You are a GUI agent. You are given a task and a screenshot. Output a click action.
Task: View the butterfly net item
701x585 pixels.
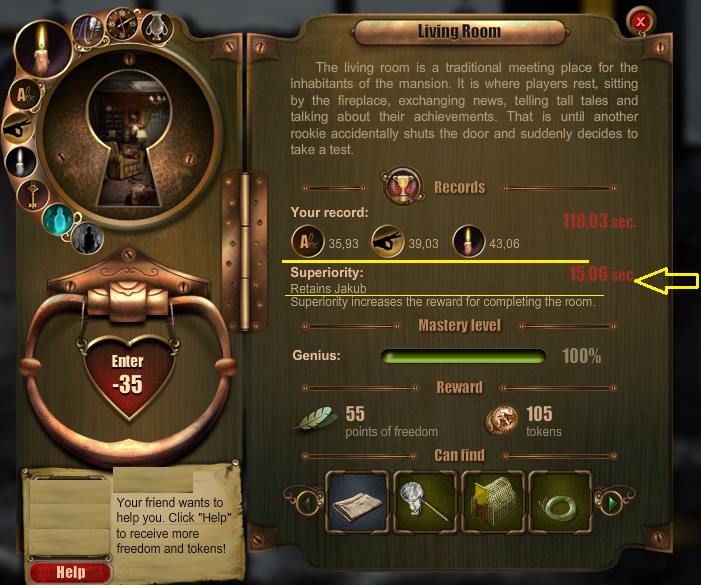pos(426,501)
